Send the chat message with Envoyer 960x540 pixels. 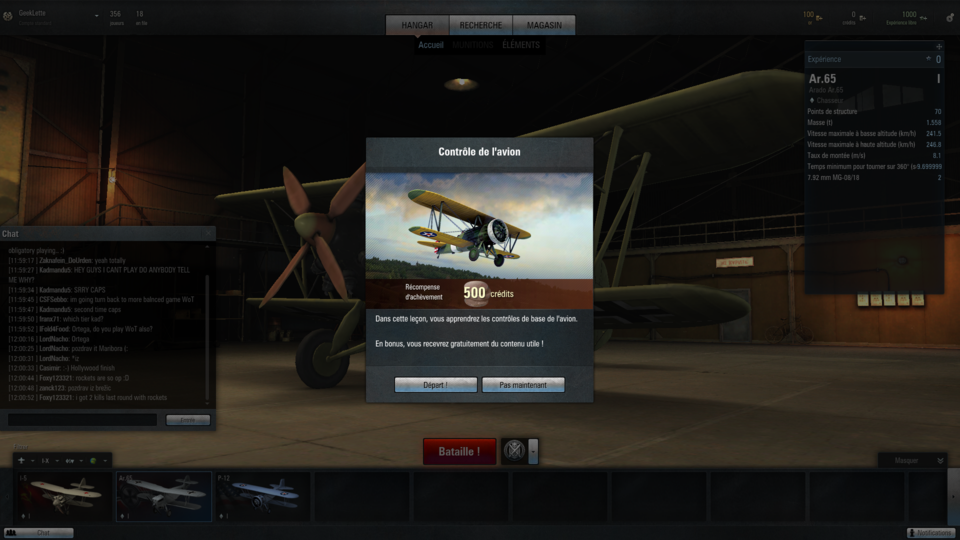coord(187,420)
